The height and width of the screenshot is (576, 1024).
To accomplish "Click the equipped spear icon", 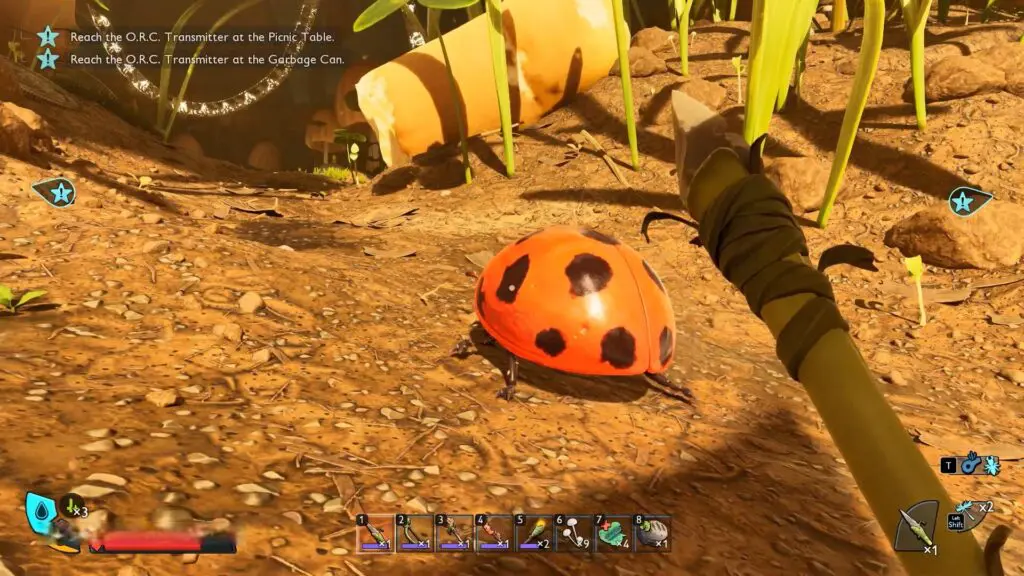I will click(917, 526).
